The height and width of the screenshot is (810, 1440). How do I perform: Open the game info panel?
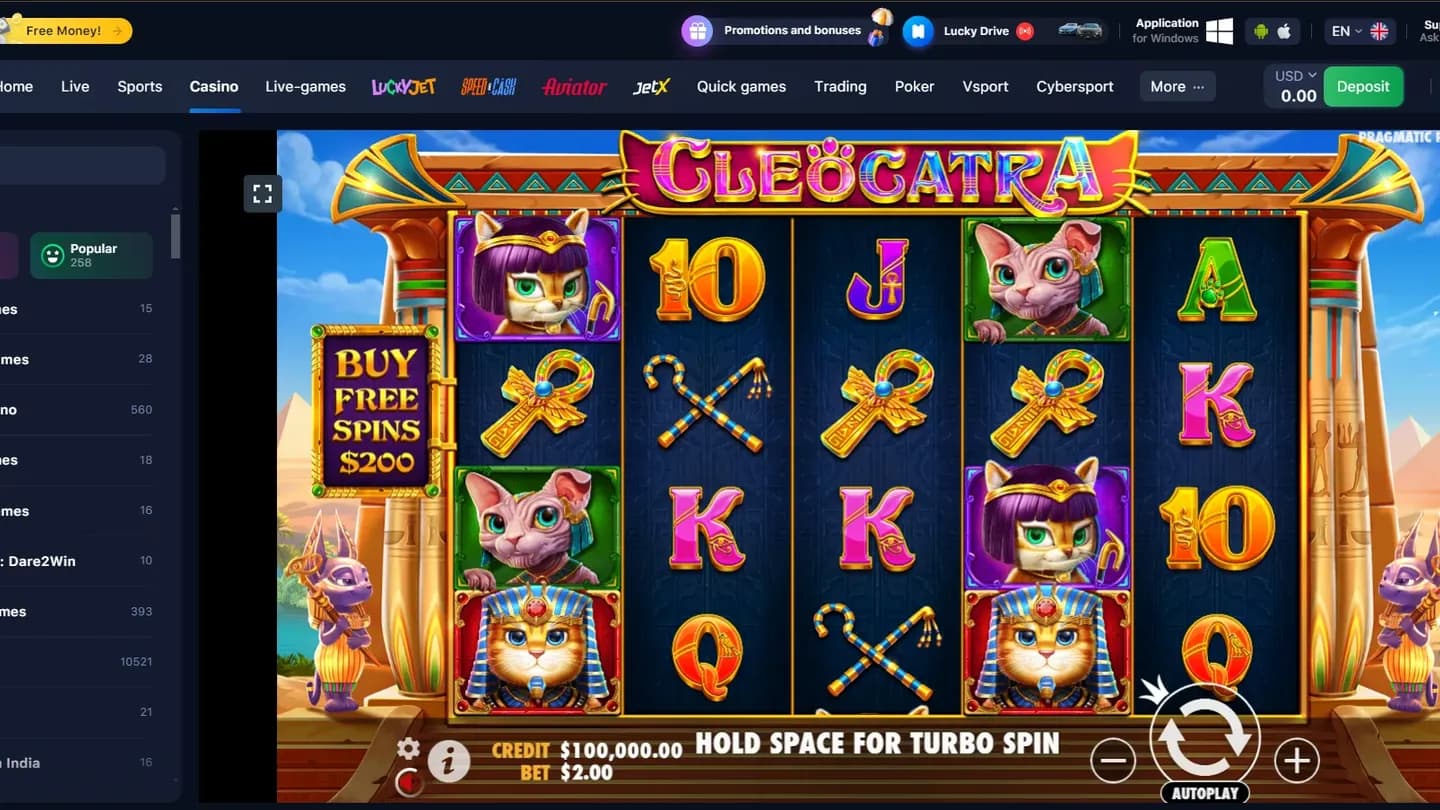point(448,762)
